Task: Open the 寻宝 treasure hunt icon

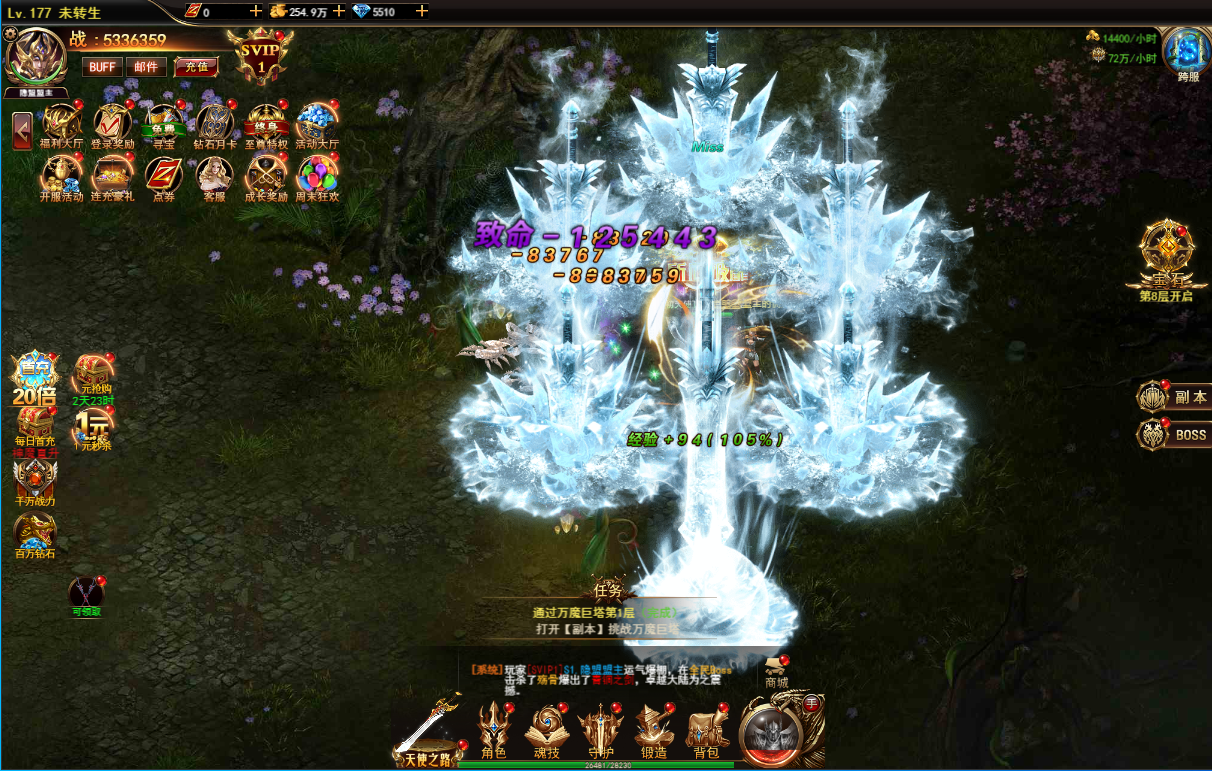Action: [x=163, y=125]
